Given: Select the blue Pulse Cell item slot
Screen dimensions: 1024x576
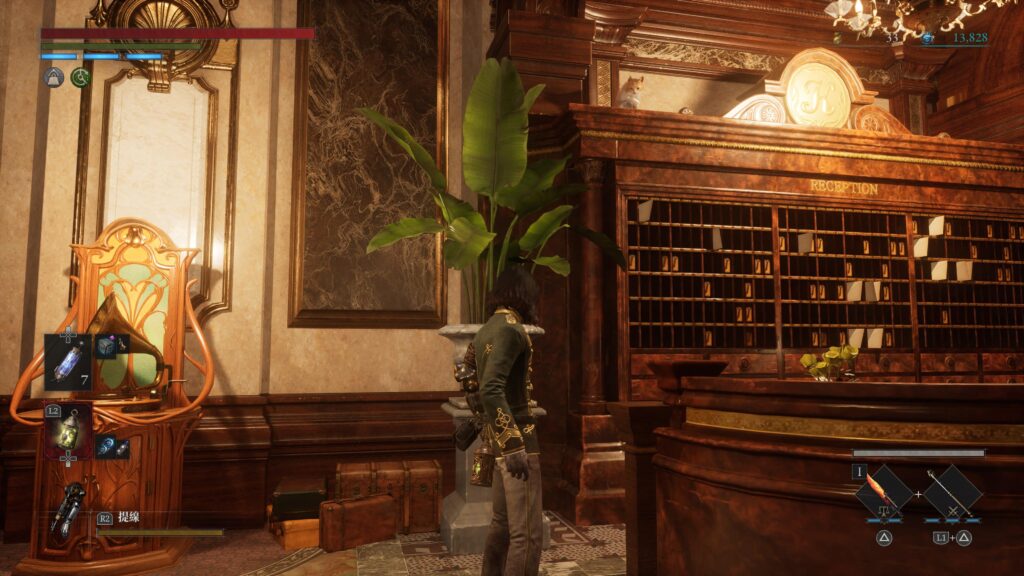Looking at the screenshot, I should point(67,361).
